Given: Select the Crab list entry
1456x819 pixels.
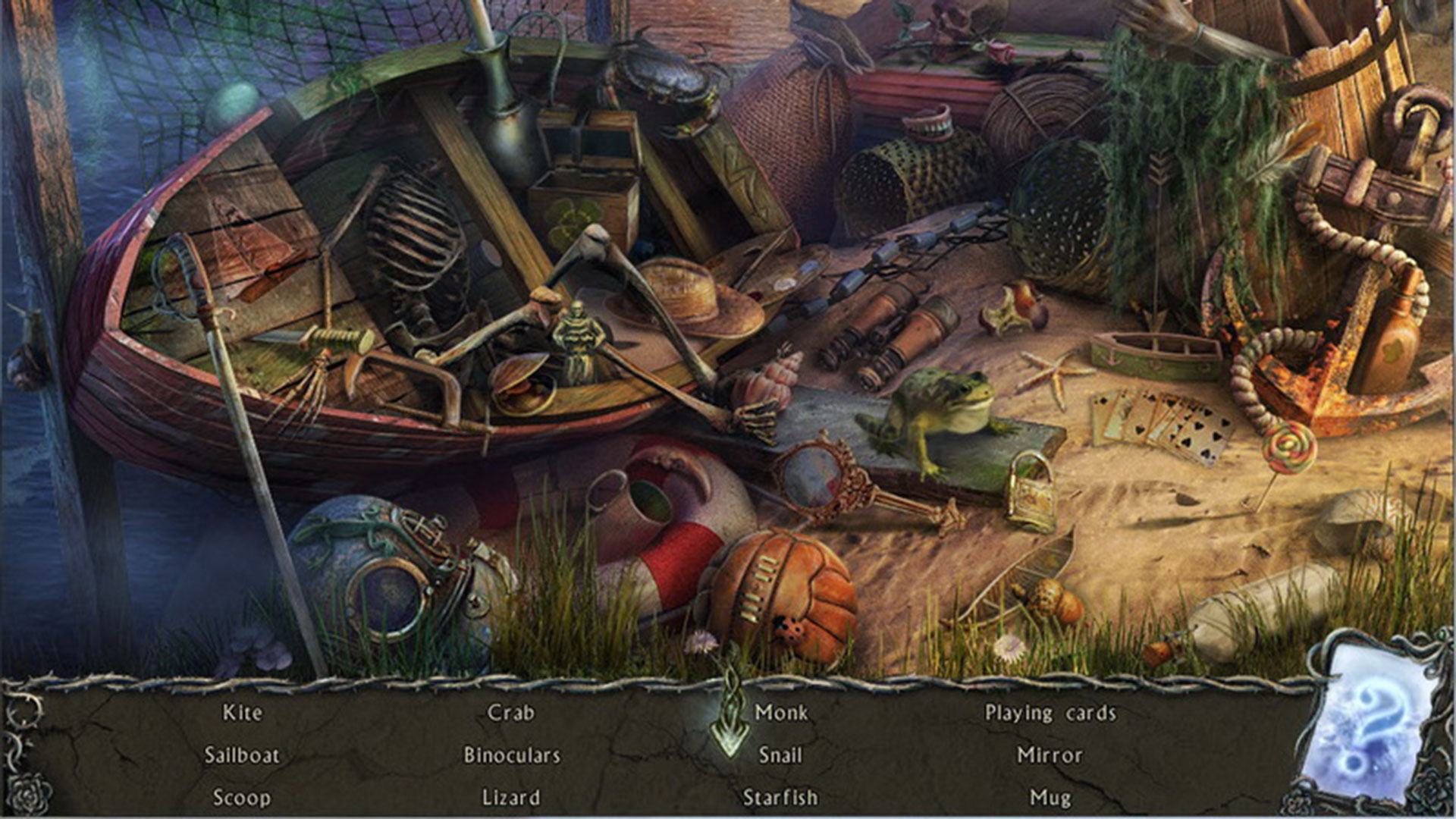Looking at the screenshot, I should [511, 713].
